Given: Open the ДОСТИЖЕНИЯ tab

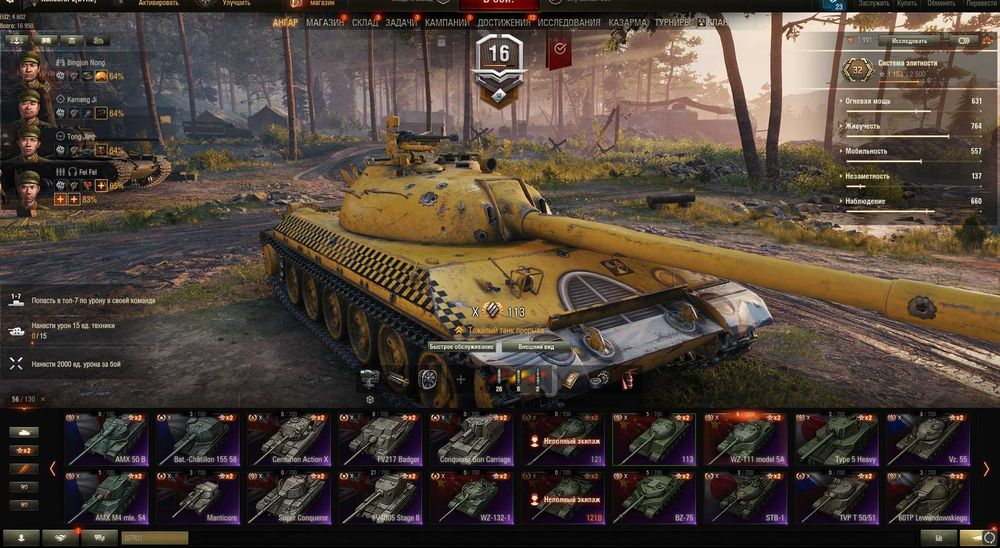Looking at the screenshot, I should 503,22.
